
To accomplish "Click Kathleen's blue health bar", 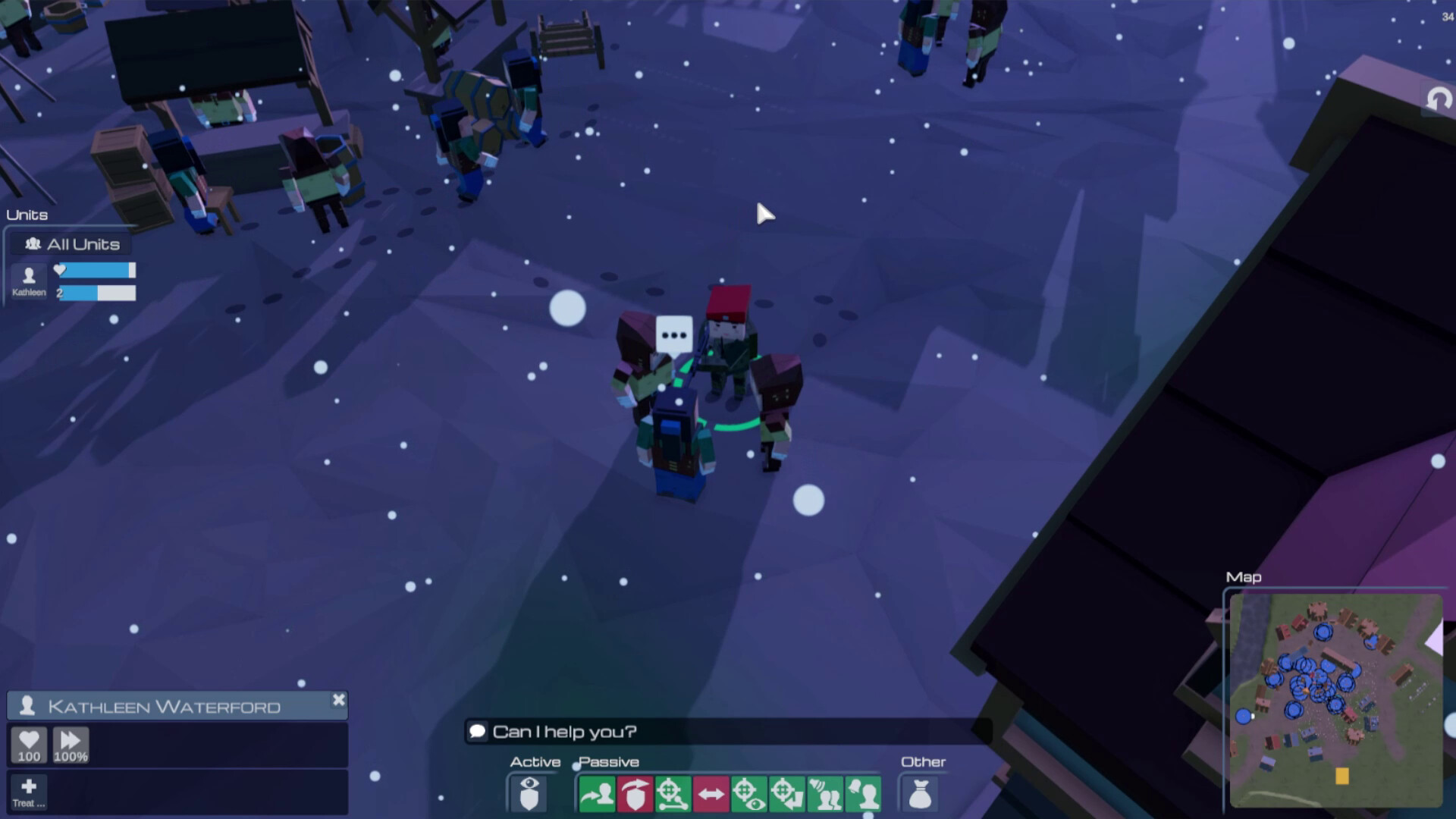I will coord(96,270).
